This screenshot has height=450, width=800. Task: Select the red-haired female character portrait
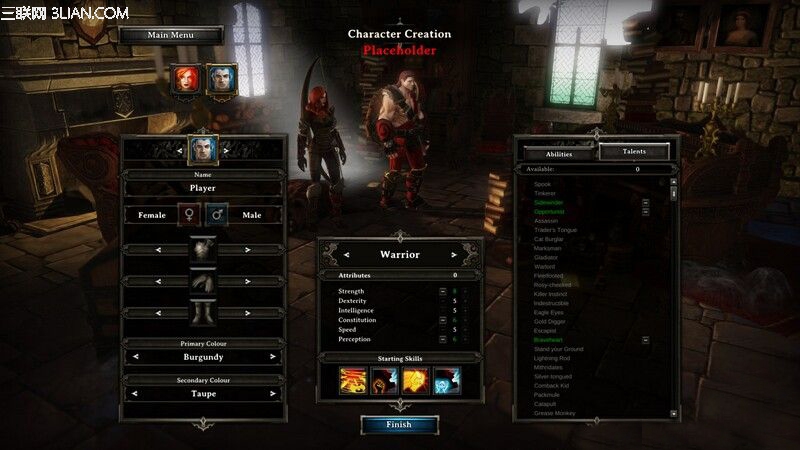pyautogui.click(x=187, y=80)
